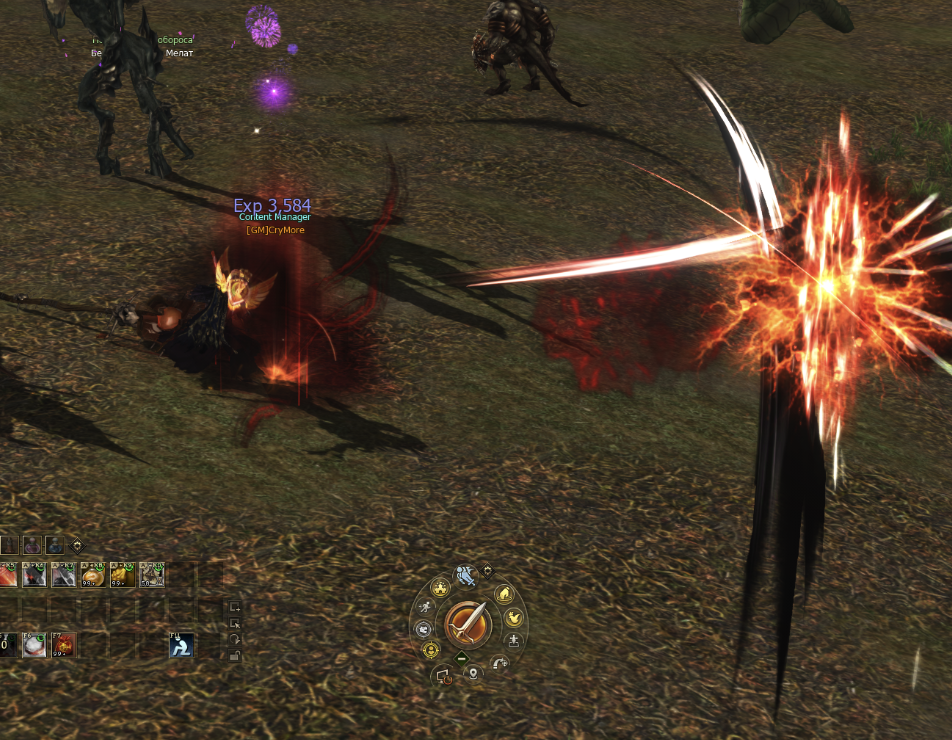This screenshot has height=740, width=952.
Task: Click the central sword attack button
Action: click(x=468, y=624)
